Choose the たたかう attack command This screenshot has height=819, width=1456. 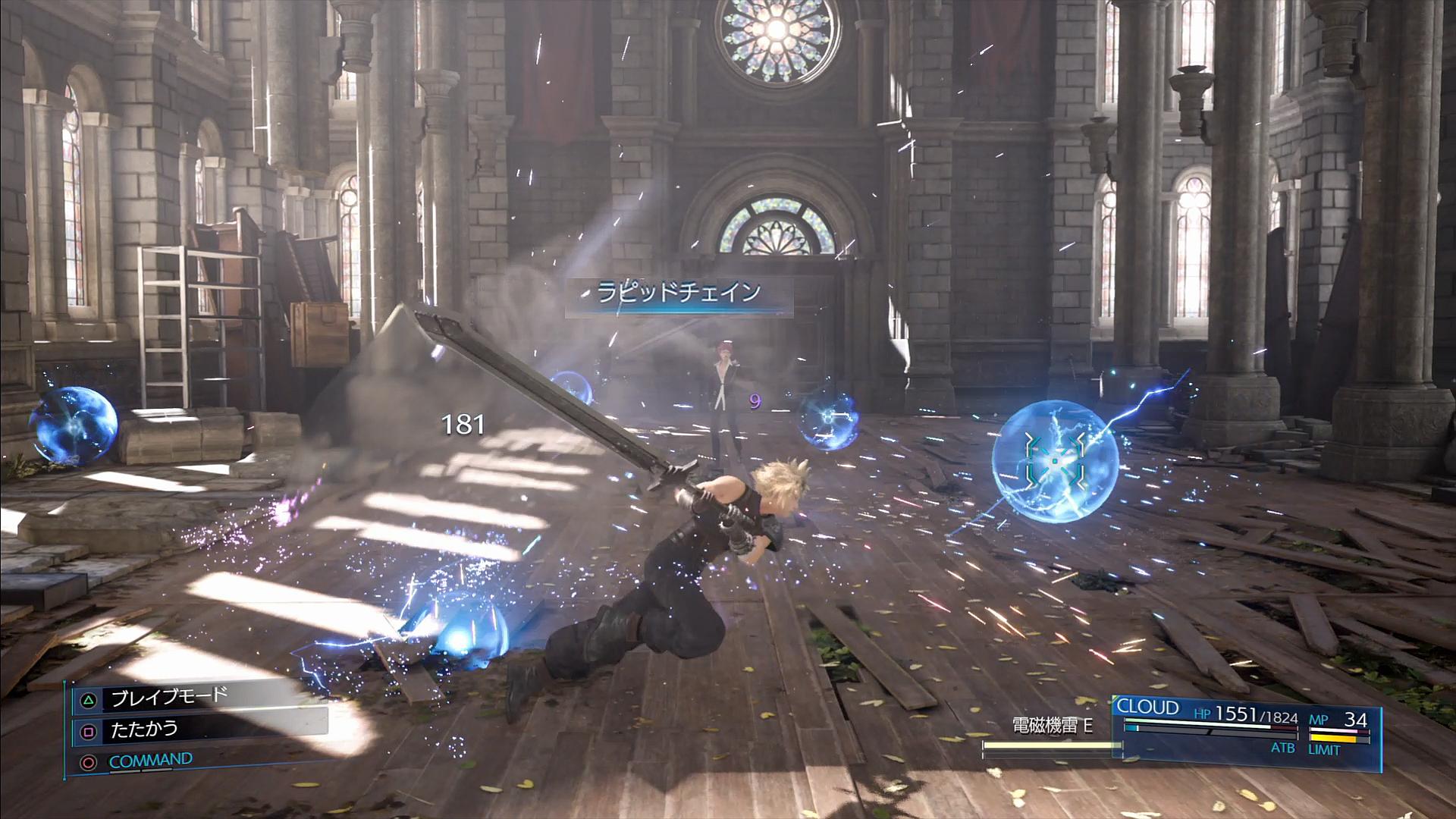(x=144, y=730)
